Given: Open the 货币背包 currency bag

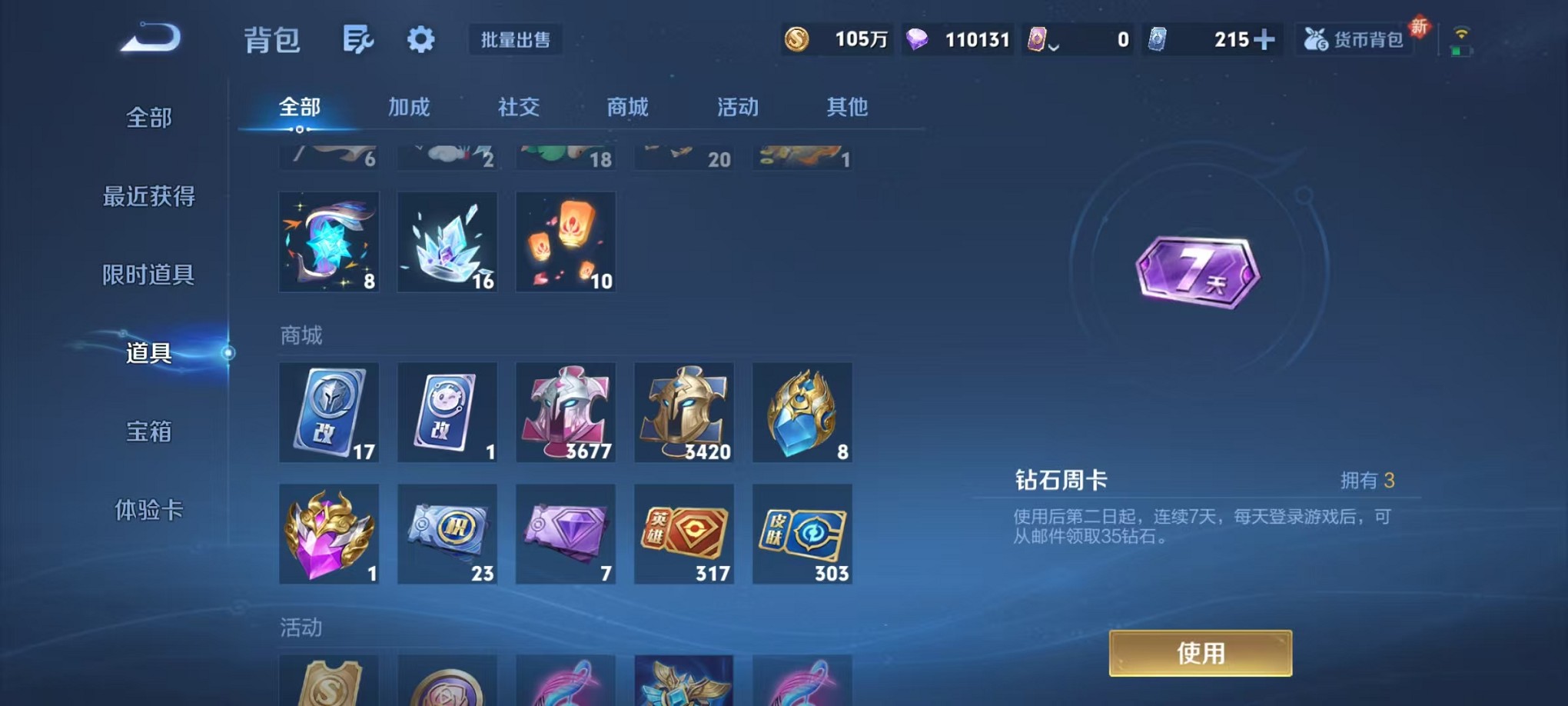Looking at the screenshot, I should pyautogui.click(x=1355, y=38).
